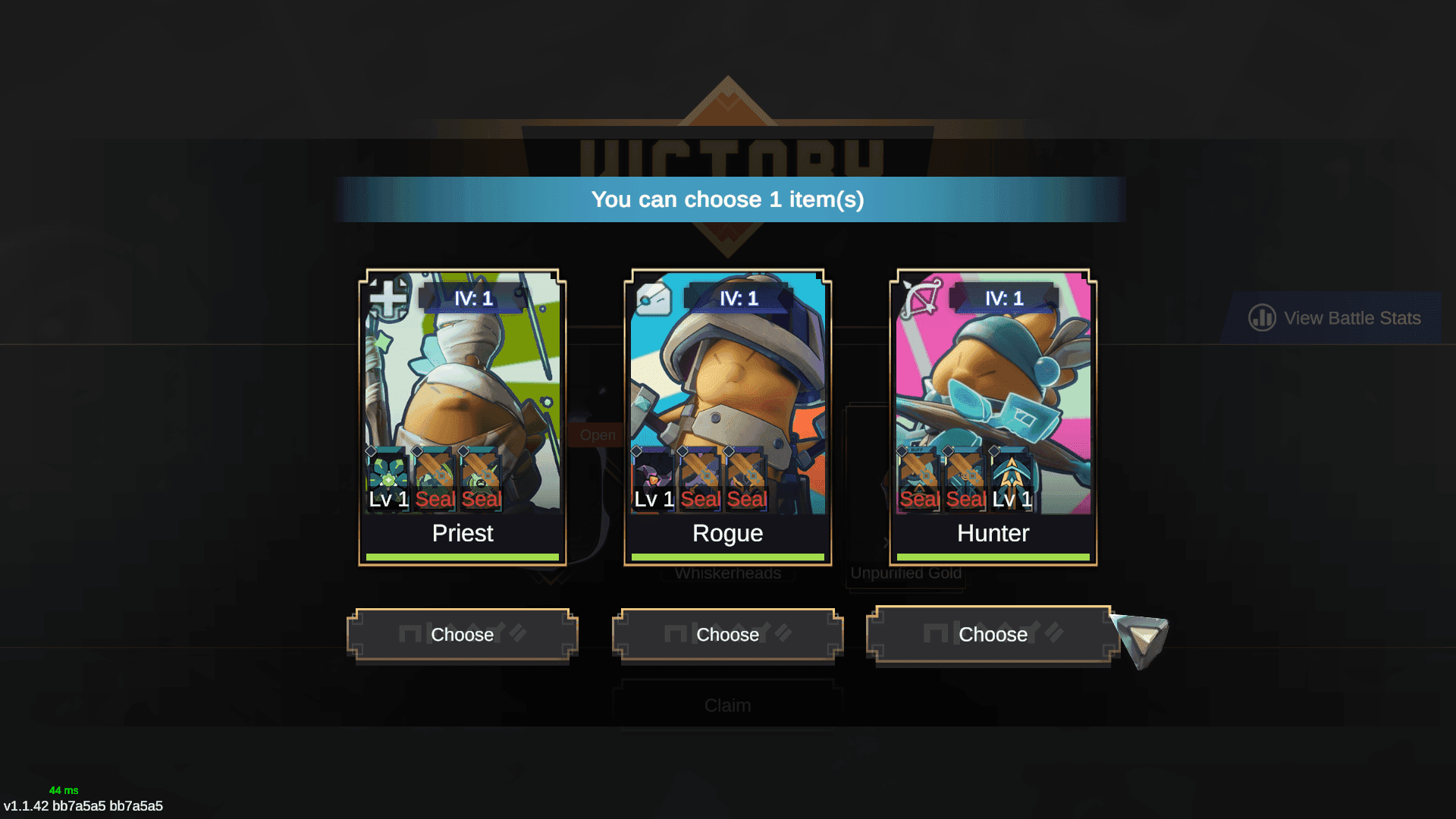
Task: Choose the Hunter reward
Action: [992, 635]
